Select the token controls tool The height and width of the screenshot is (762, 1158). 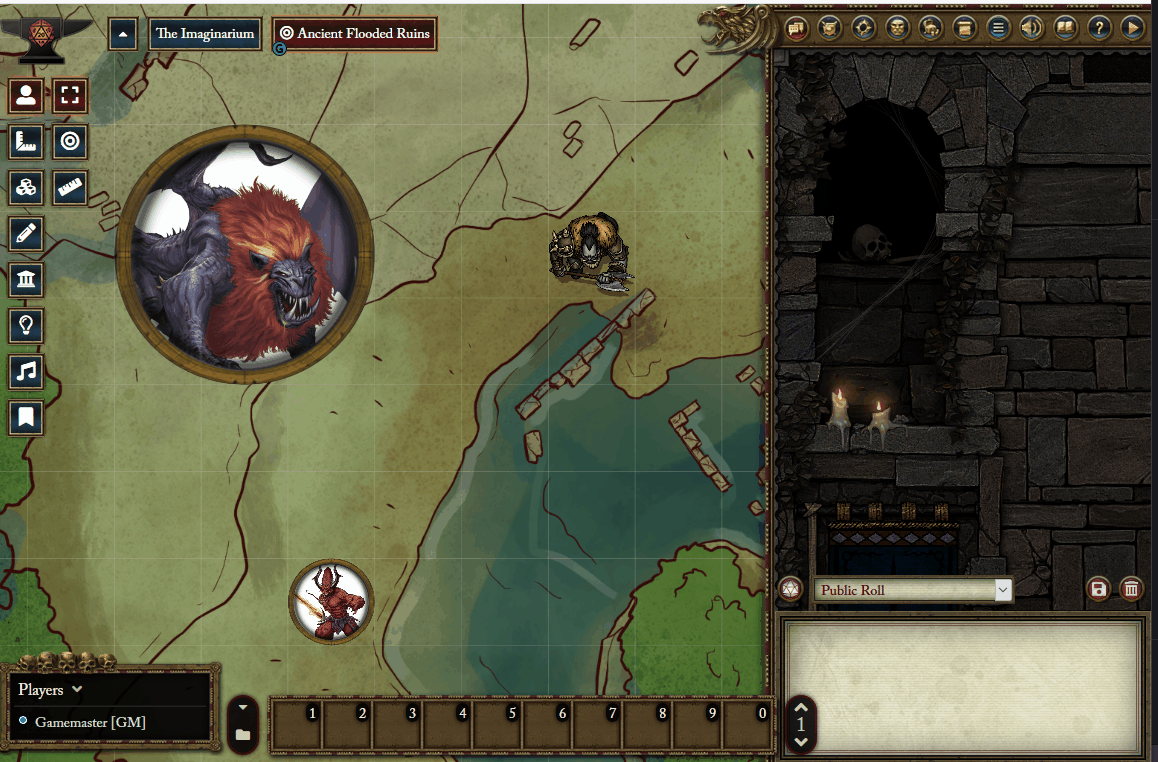[x=26, y=97]
